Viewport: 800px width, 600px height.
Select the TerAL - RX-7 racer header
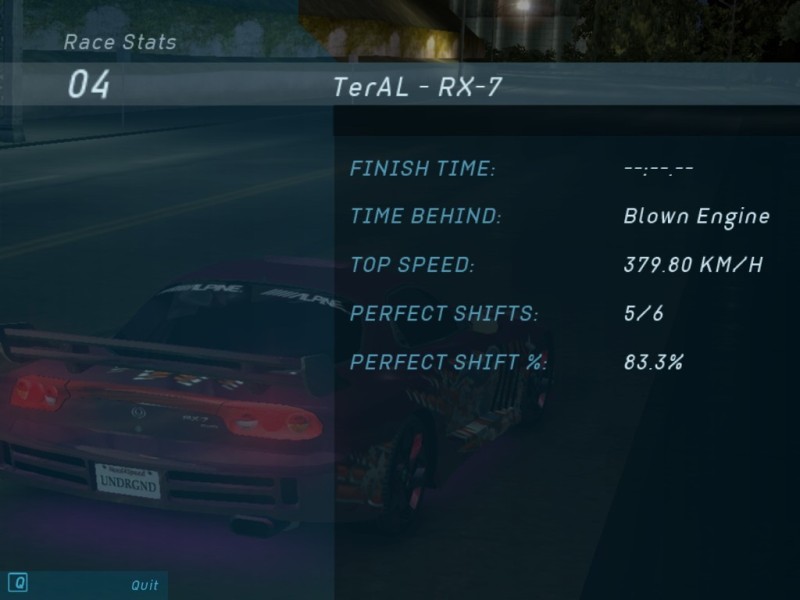coord(418,87)
